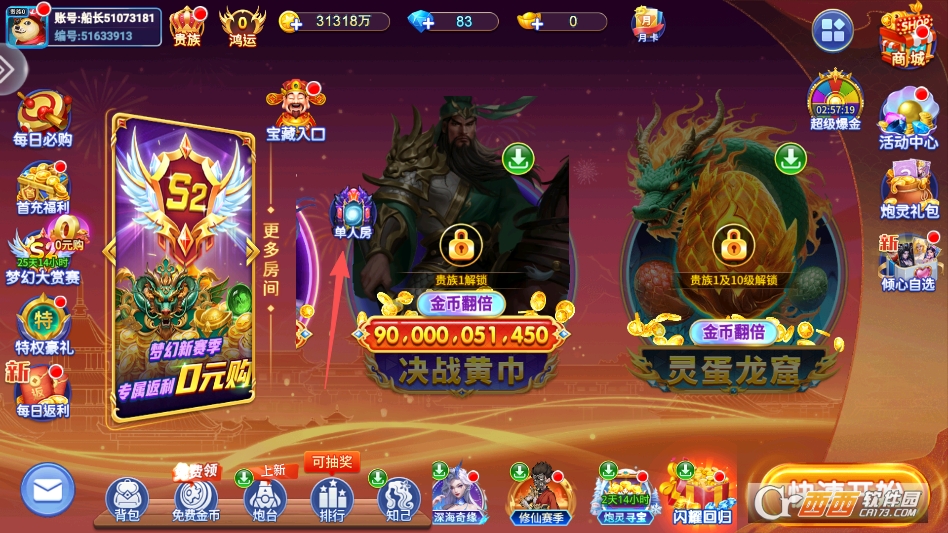This screenshot has height=533, width=948.
Task: Open the four-square grid menu button
Action: click(832, 31)
